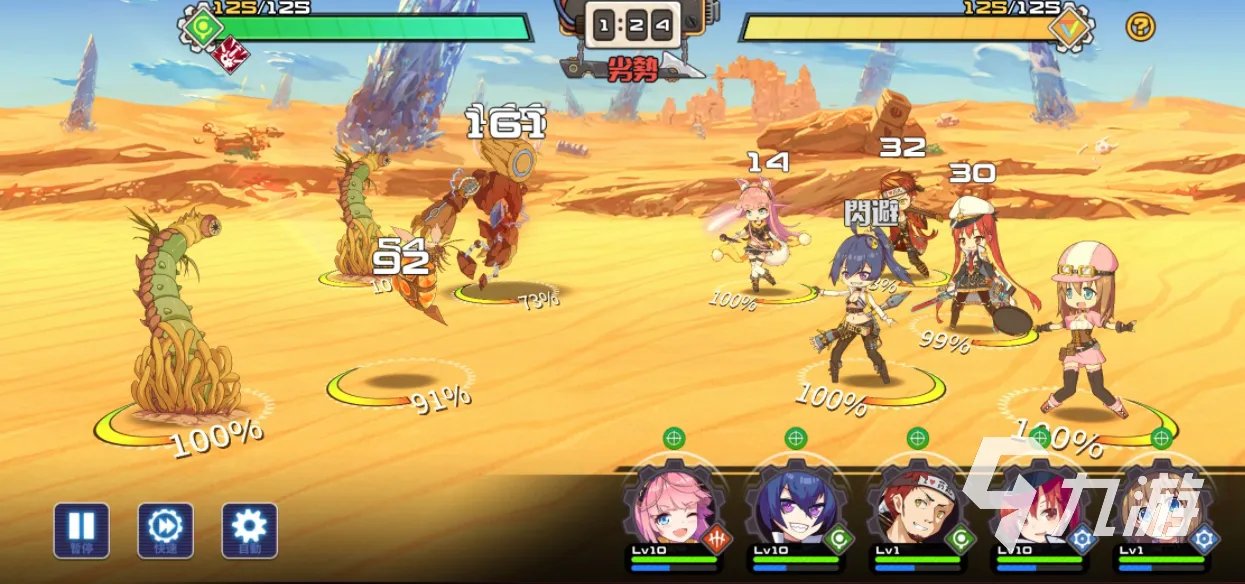Pause the battle with the 暫停 button

82,528
